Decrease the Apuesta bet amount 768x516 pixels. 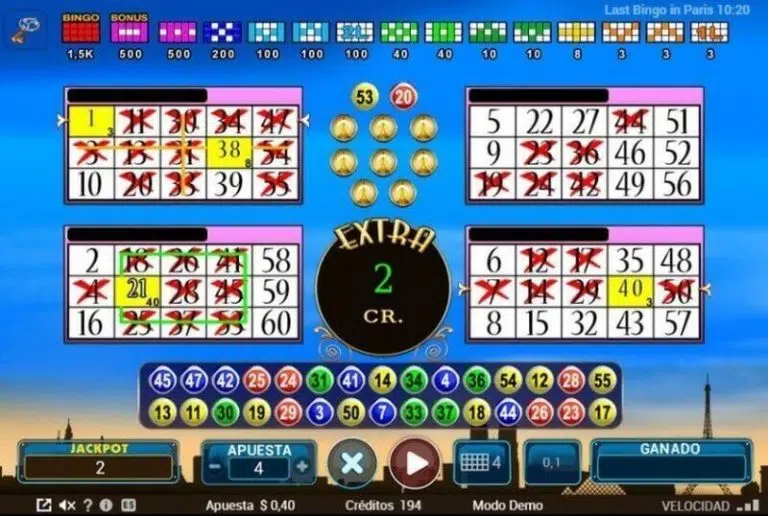coord(214,467)
